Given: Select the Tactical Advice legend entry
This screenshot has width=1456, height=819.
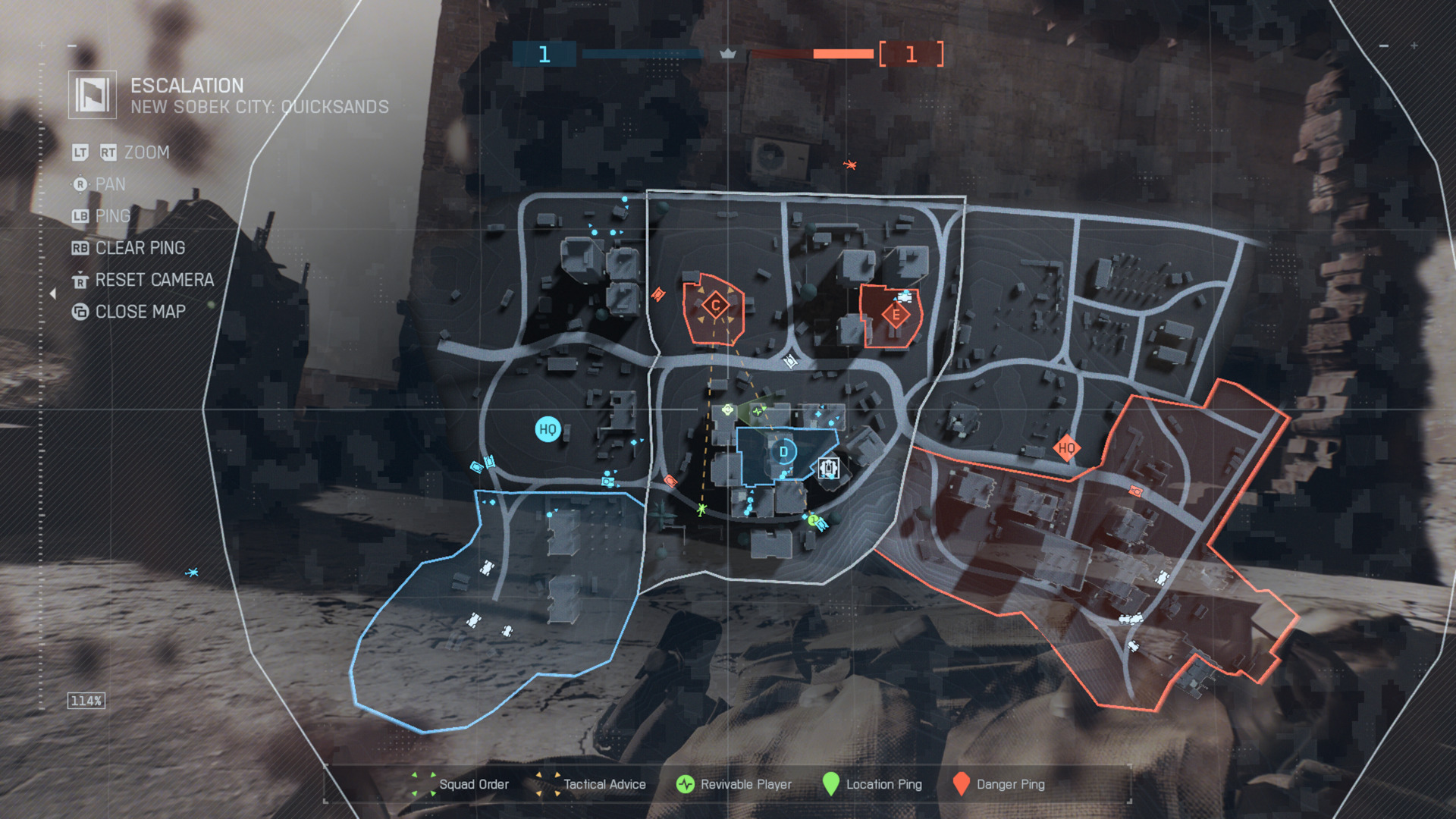Looking at the screenshot, I should coord(591,784).
